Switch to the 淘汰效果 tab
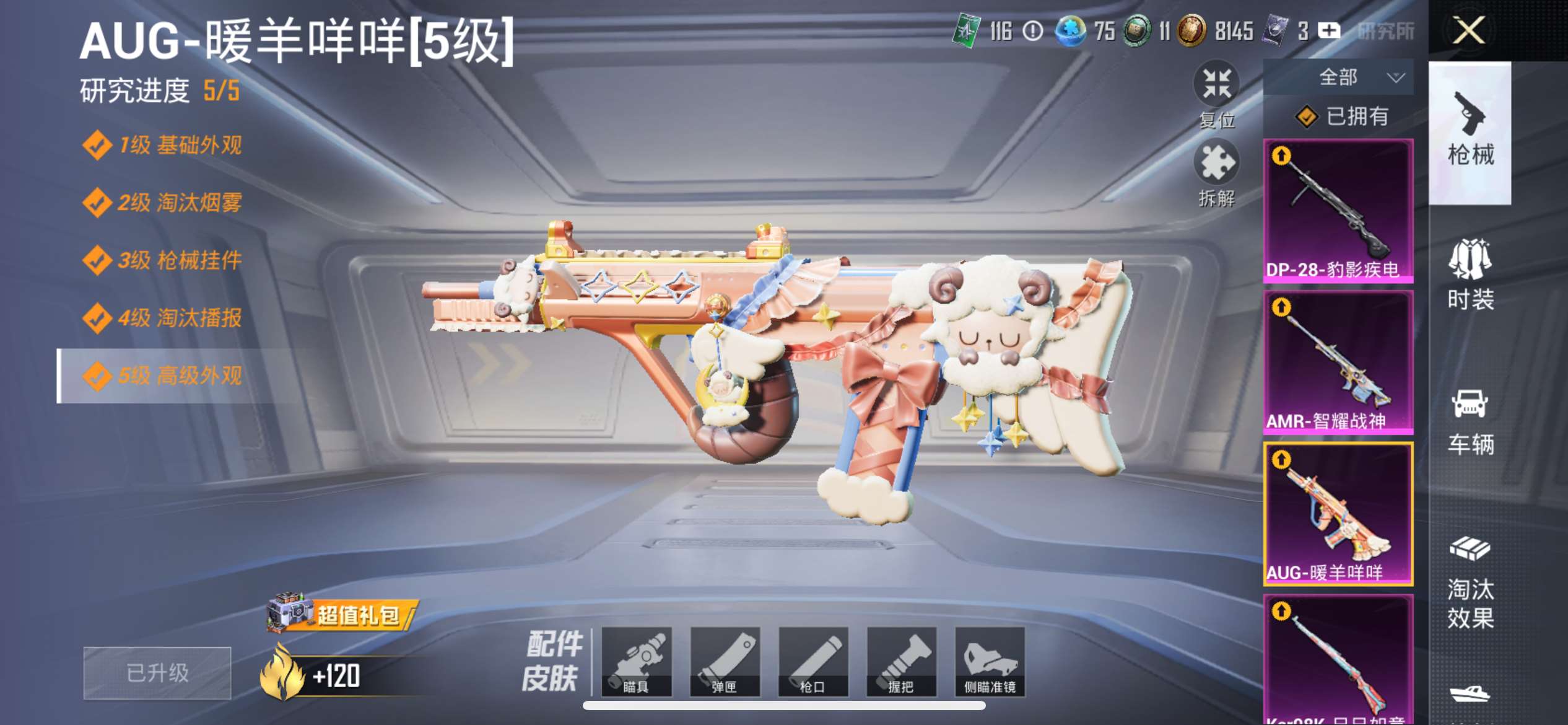The height and width of the screenshot is (725, 1568). click(1470, 582)
